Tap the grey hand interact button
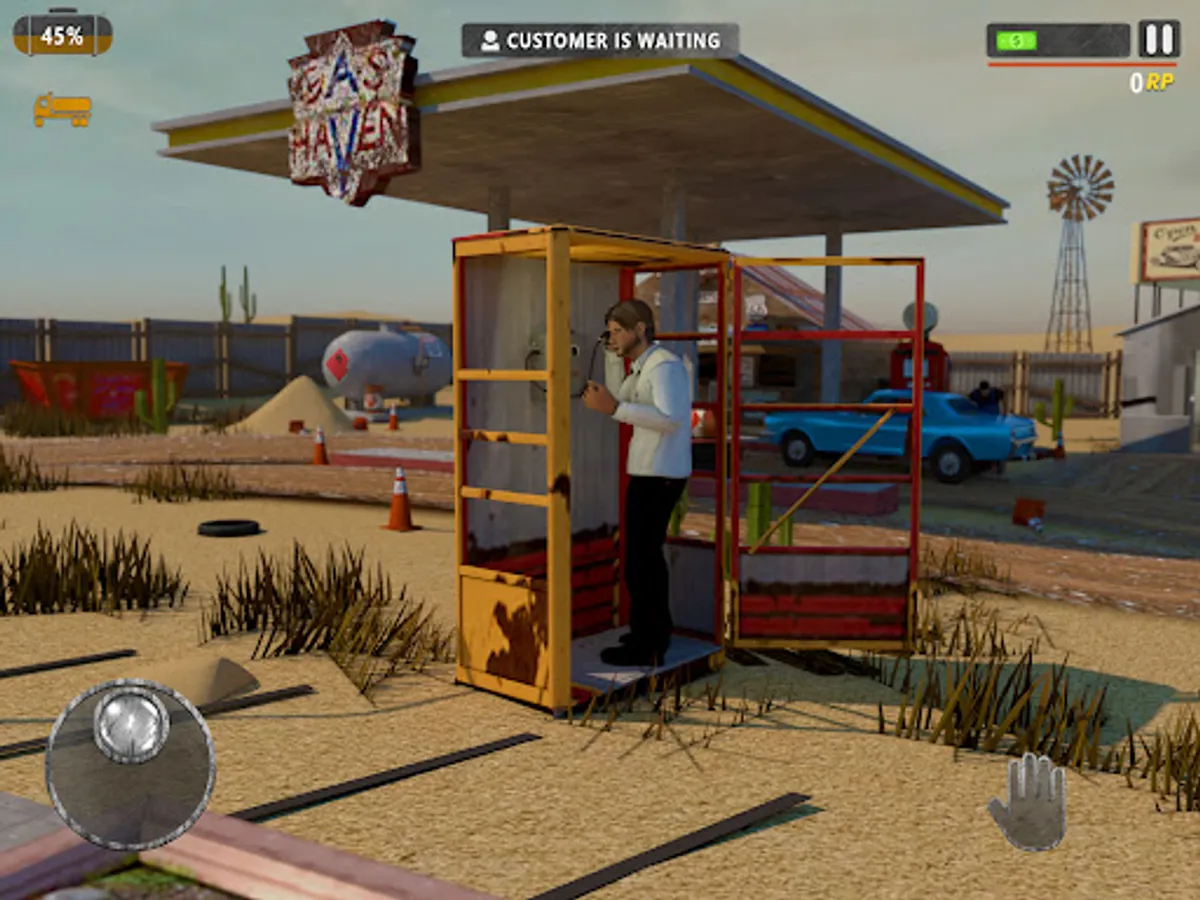Screen dimensions: 1200x900 click(x=1027, y=802)
